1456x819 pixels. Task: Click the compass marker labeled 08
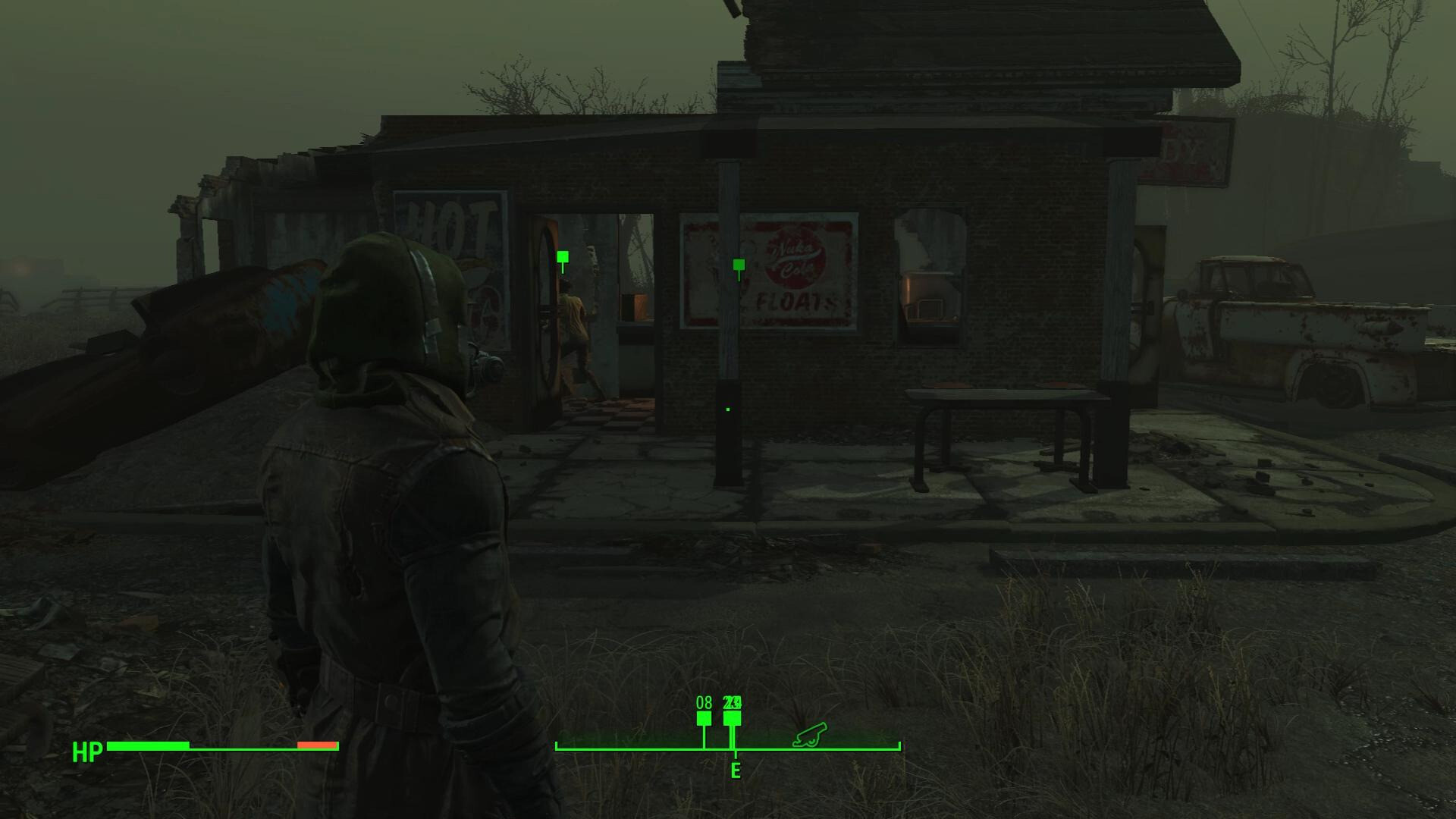point(704,718)
